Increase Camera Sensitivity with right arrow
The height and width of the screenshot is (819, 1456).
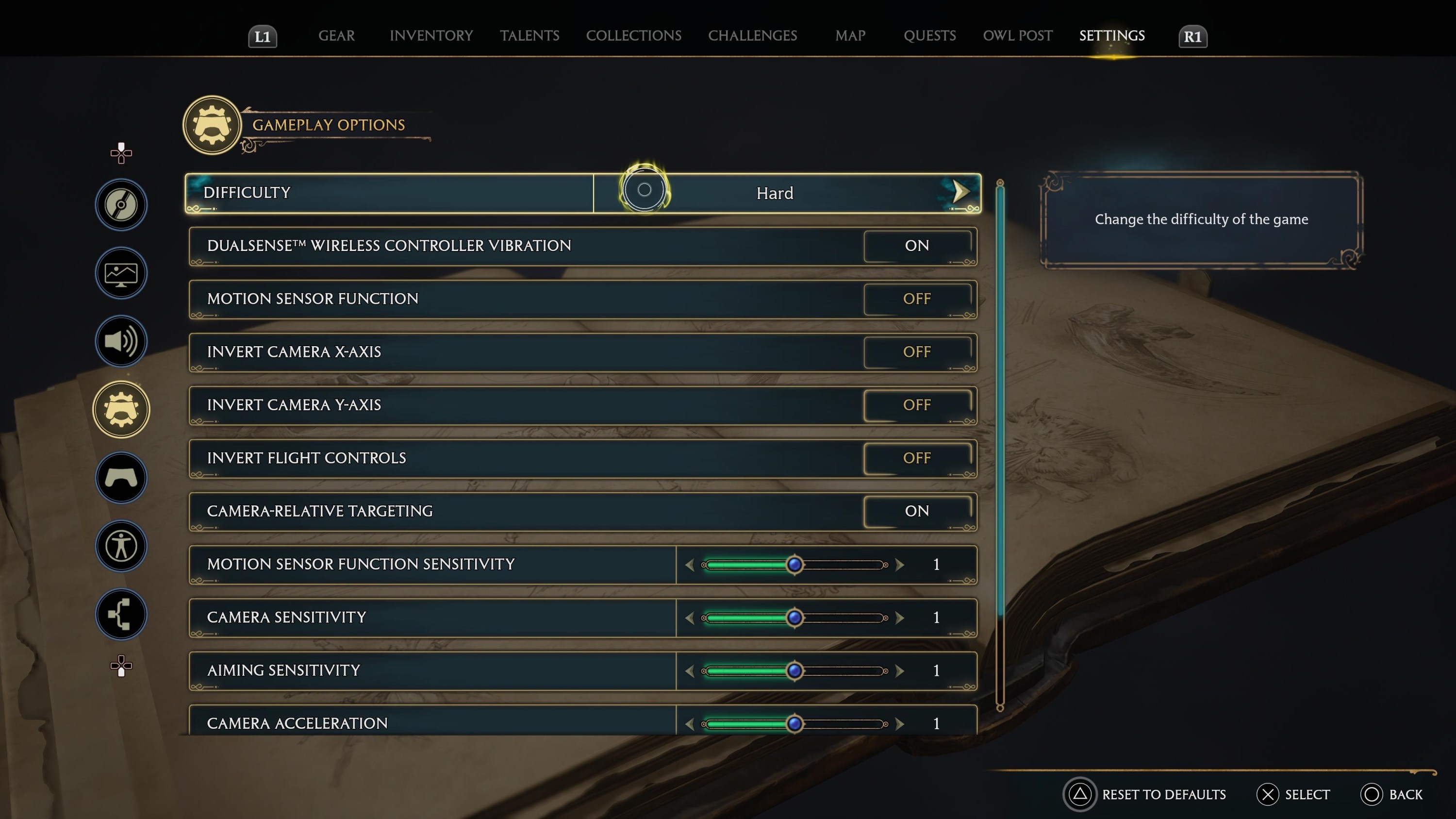(x=899, y=618)
